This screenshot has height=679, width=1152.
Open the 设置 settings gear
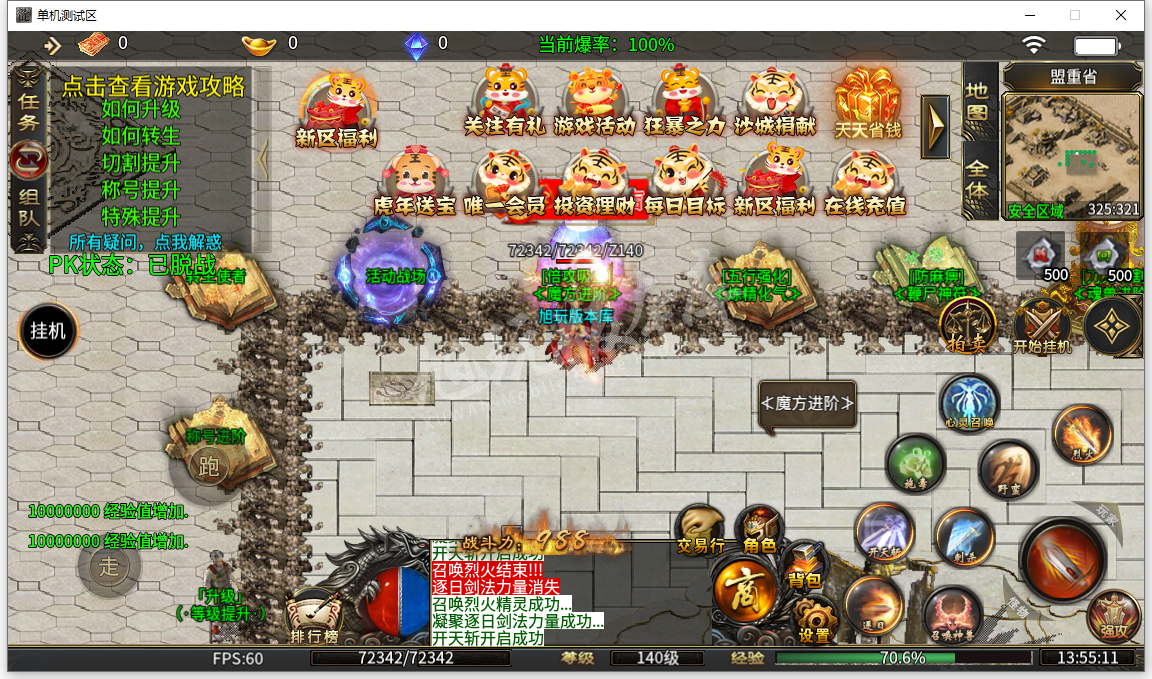pyautogui.click(x=814, y=620)
